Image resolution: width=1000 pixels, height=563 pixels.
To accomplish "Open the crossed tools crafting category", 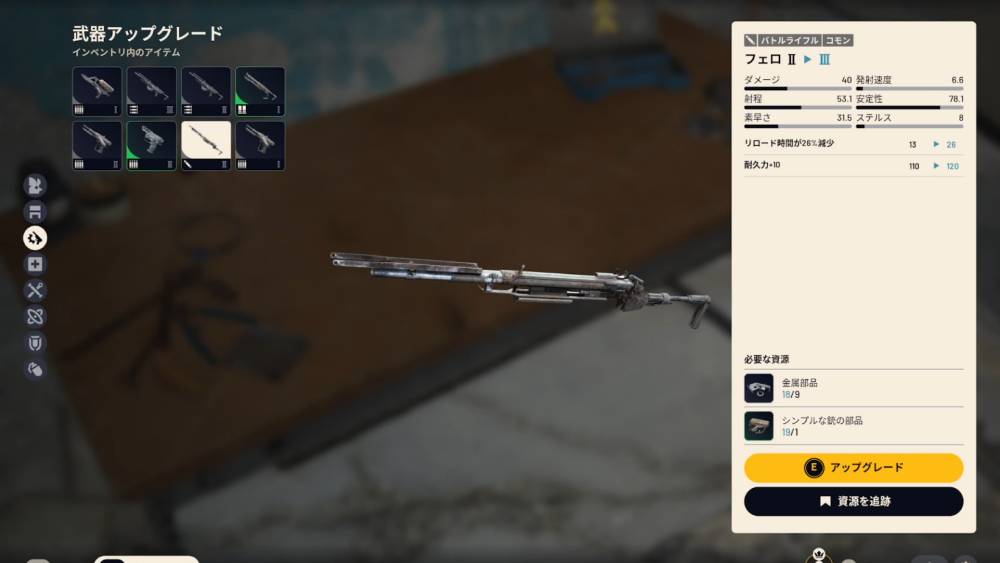I will tap(35, 291).
